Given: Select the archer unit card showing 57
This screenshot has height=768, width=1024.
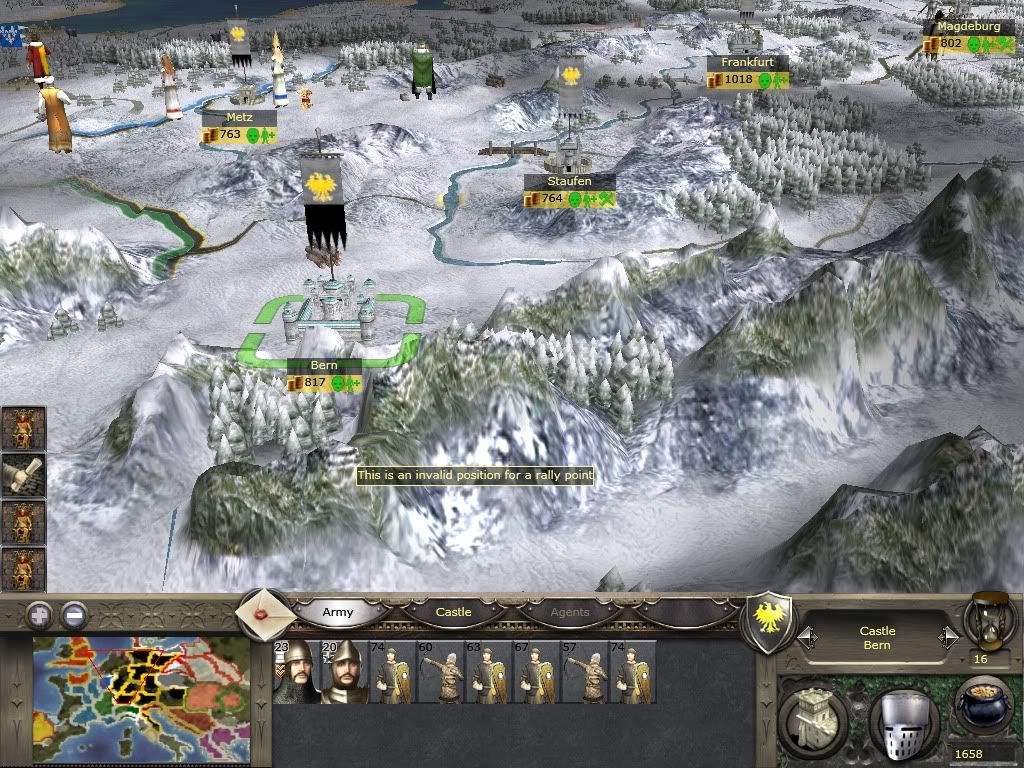Looking at the screenshot, I should [584, 672].
